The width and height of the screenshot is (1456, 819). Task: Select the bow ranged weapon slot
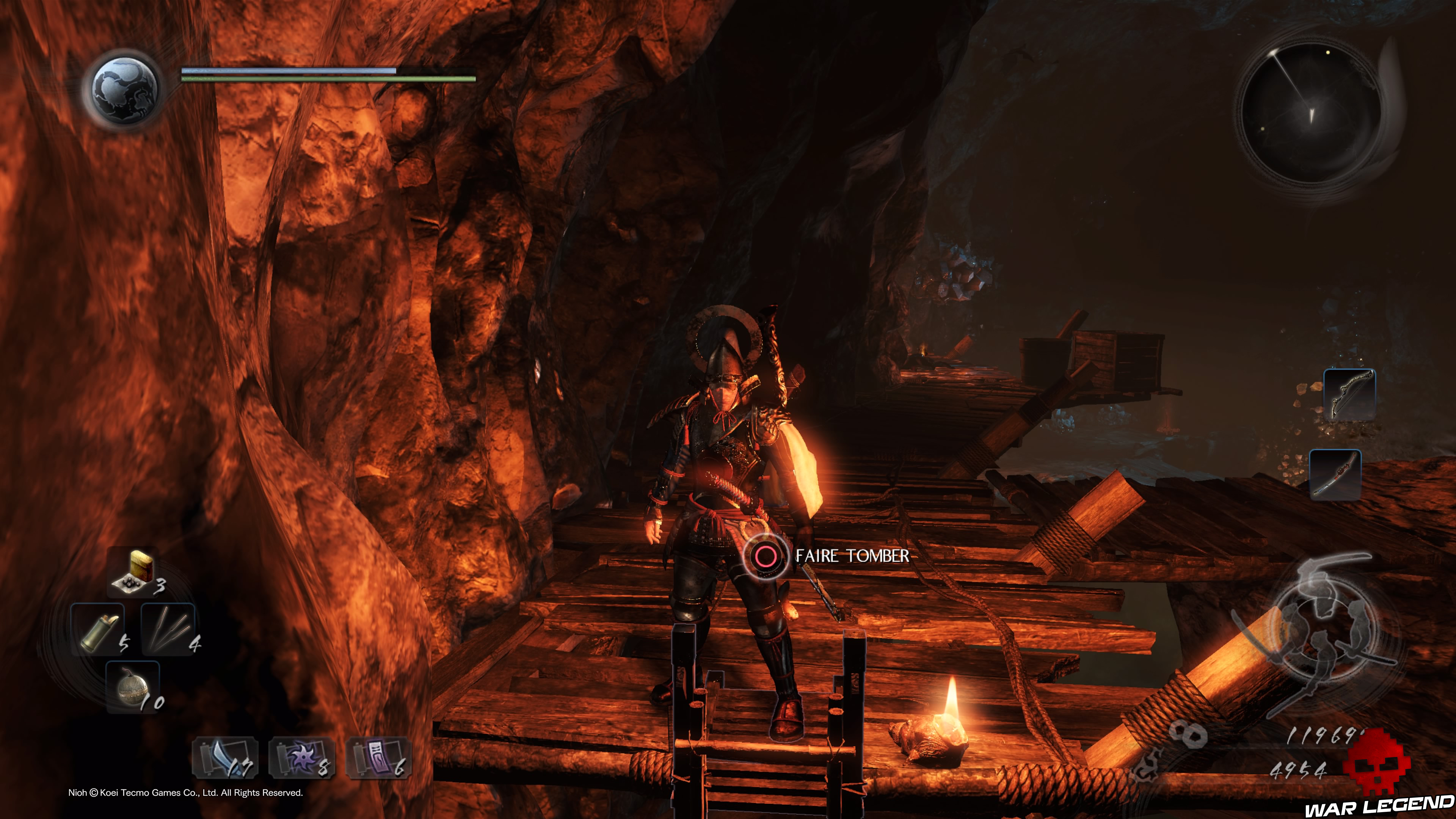point(1349,394)
